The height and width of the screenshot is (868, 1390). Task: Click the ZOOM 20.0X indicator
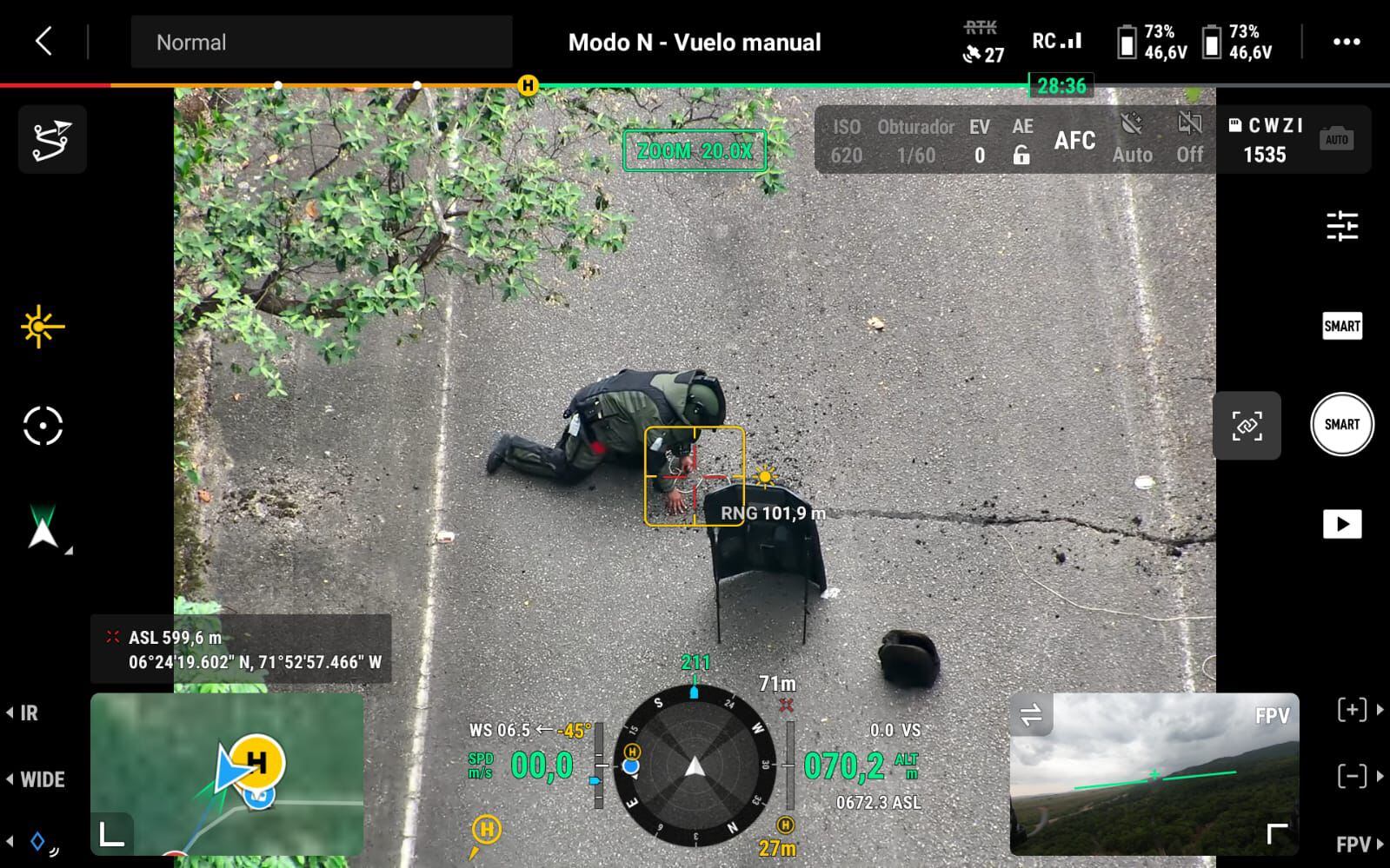695,149
